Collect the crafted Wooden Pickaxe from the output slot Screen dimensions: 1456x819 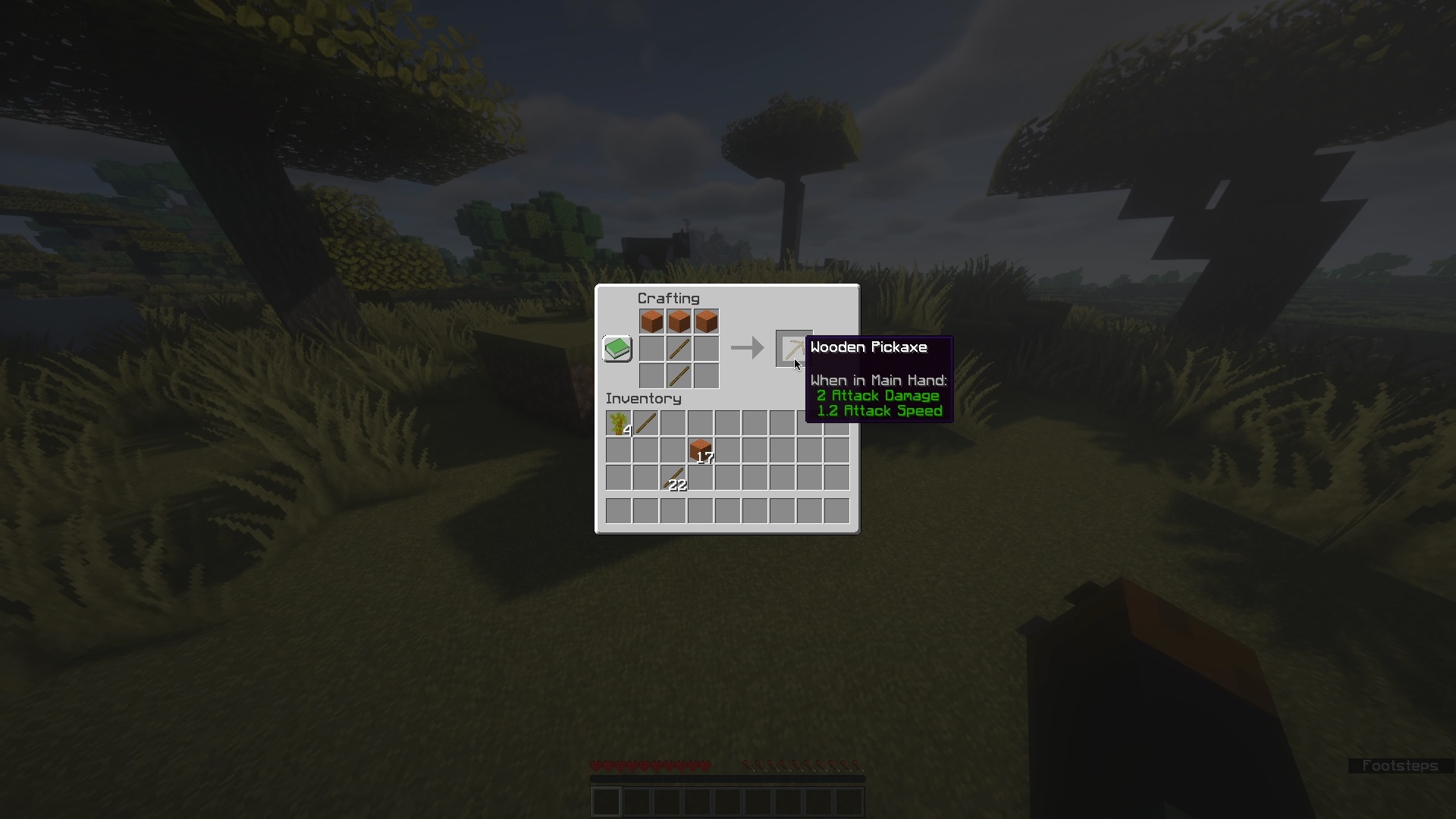(x=793, y=348)
